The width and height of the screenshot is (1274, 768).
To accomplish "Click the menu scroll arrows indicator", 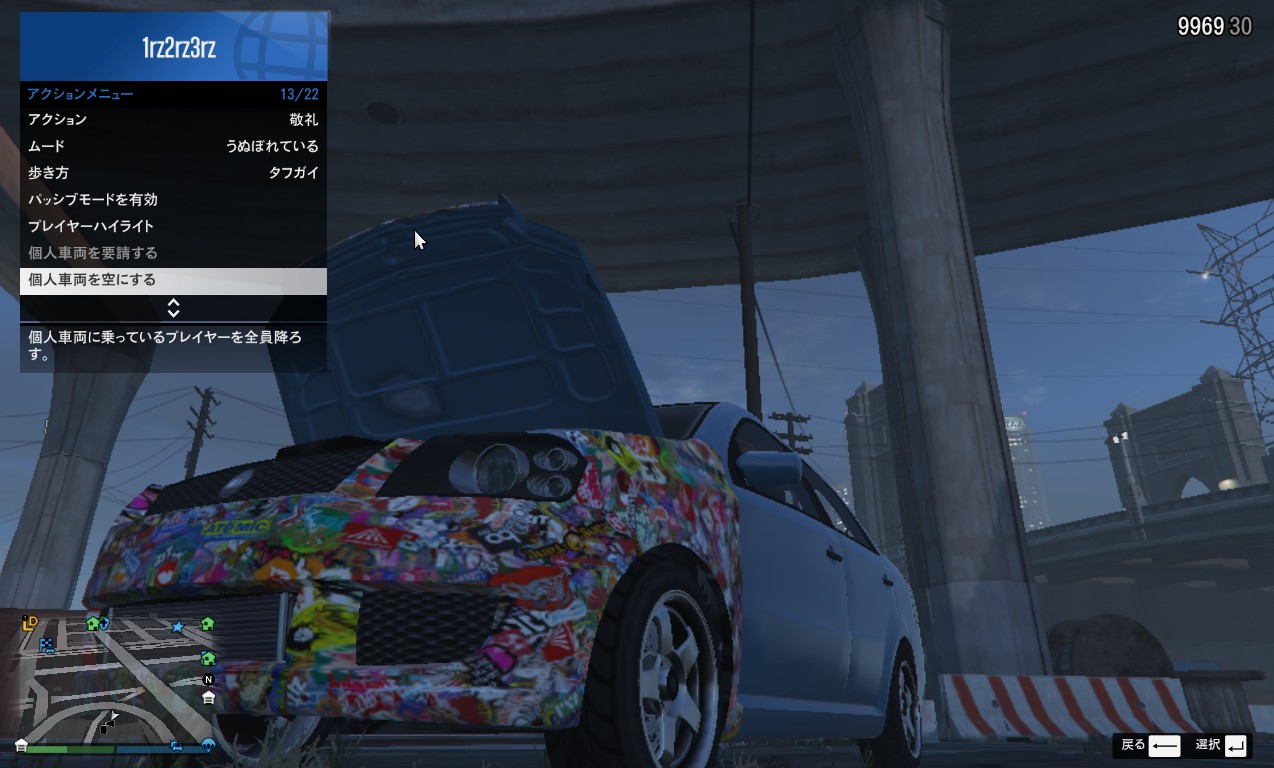I will (x=173, y=308).
